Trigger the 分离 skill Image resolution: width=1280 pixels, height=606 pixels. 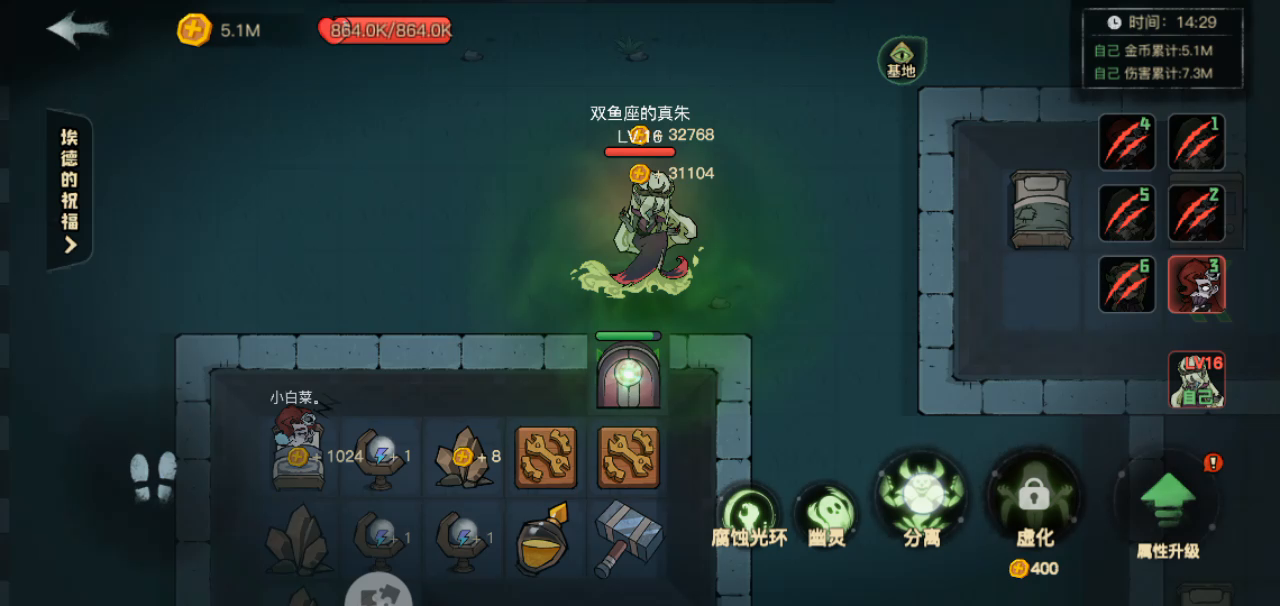pyautogui.click(x=921, y=496)
